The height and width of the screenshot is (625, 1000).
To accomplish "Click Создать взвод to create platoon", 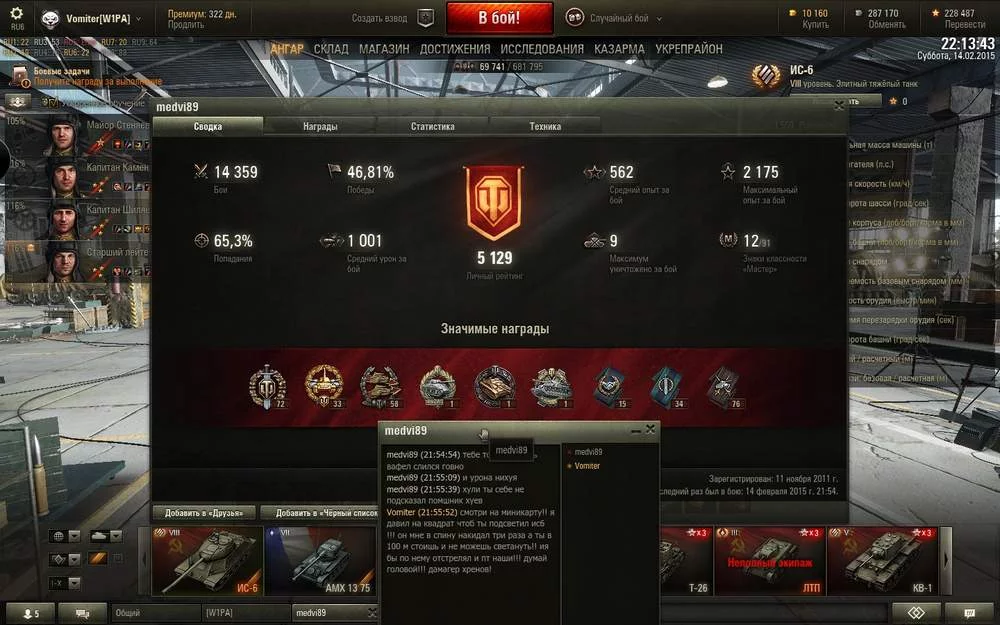I will (x=394, y=18).
